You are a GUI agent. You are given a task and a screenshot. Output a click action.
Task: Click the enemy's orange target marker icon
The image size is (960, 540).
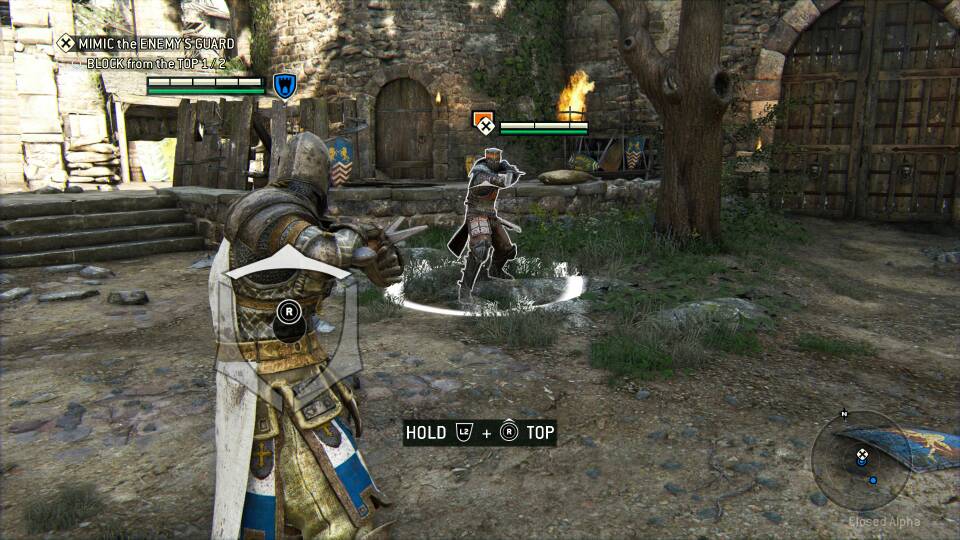pos(484,124)
